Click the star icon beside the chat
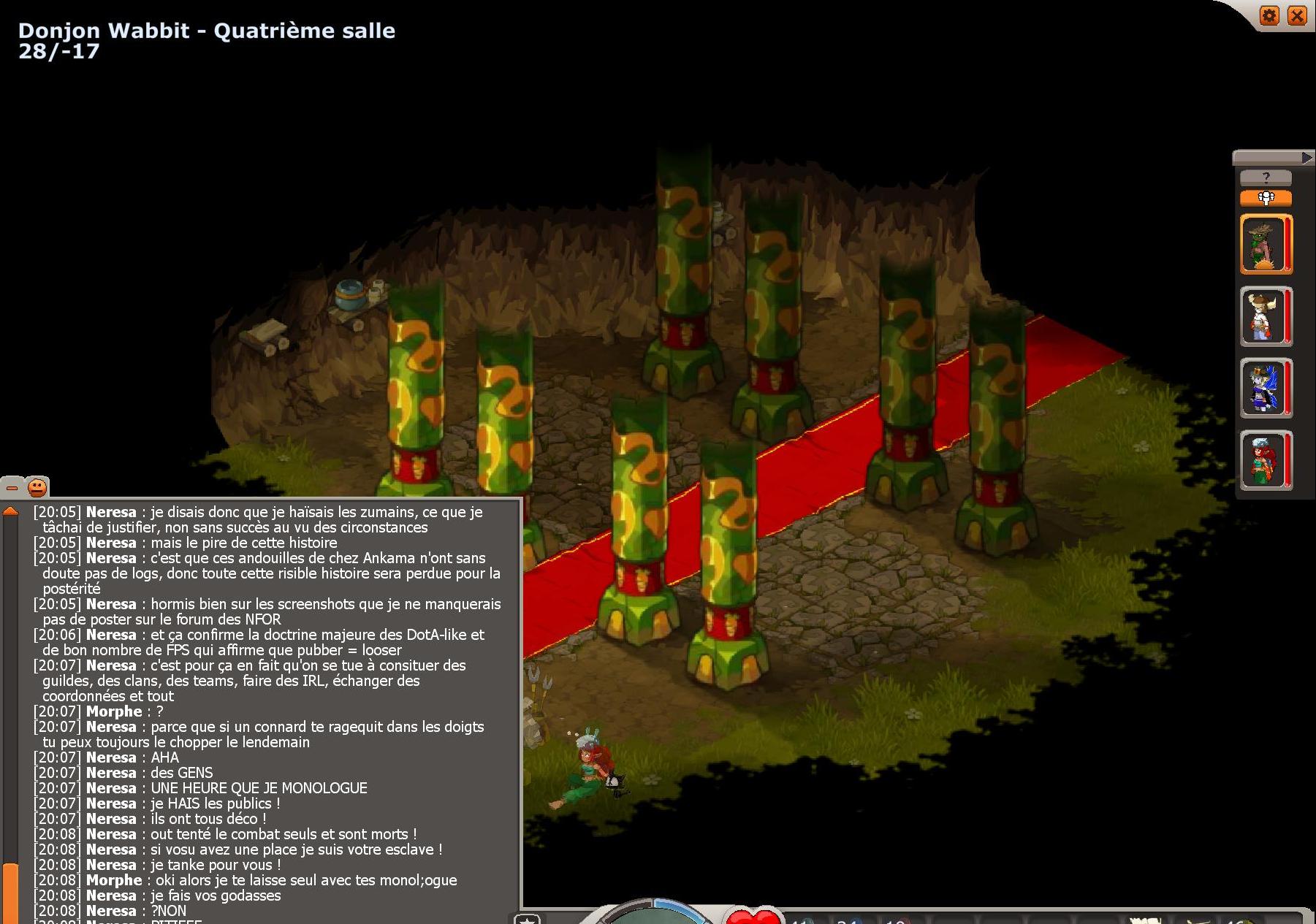 tap(527, 919)
